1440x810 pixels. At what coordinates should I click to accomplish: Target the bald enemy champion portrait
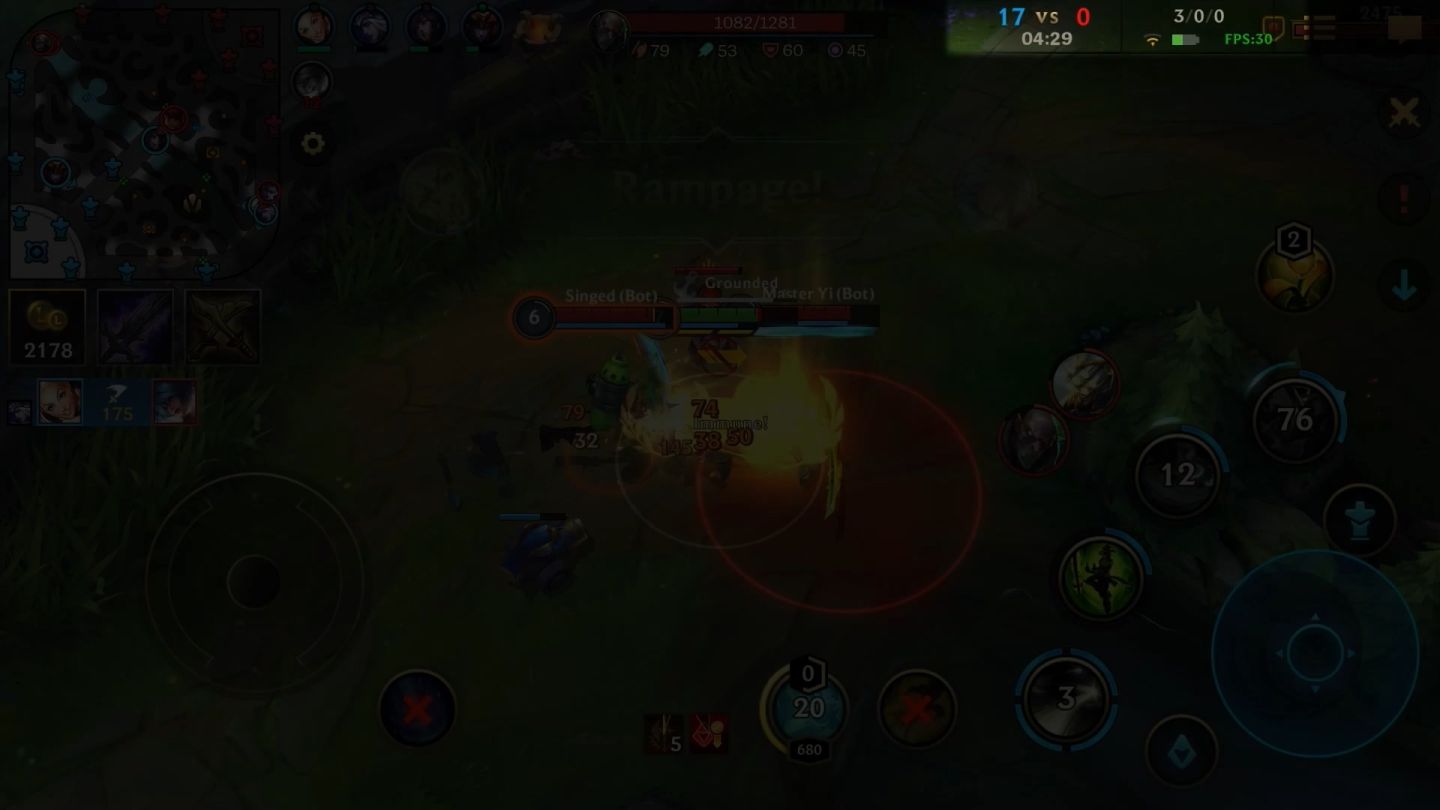(x=1033, y=440)
